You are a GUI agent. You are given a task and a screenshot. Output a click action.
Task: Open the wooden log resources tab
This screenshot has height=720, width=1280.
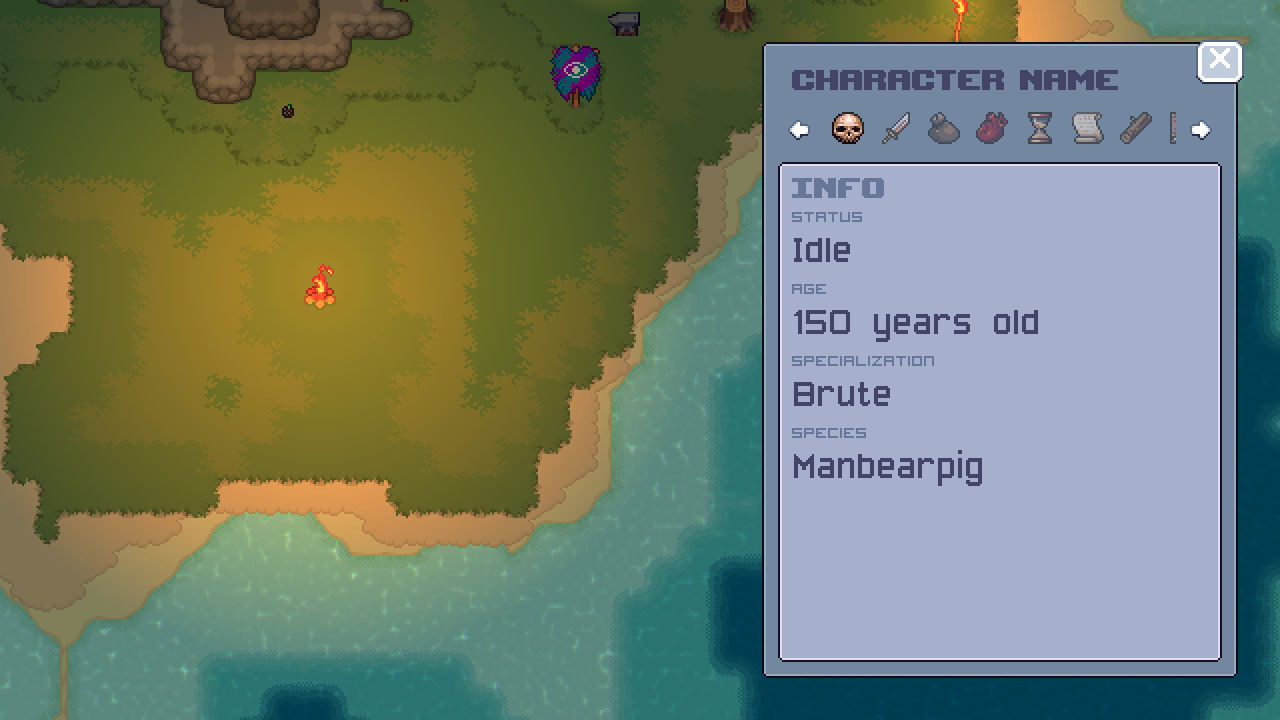pos(1134,130)
